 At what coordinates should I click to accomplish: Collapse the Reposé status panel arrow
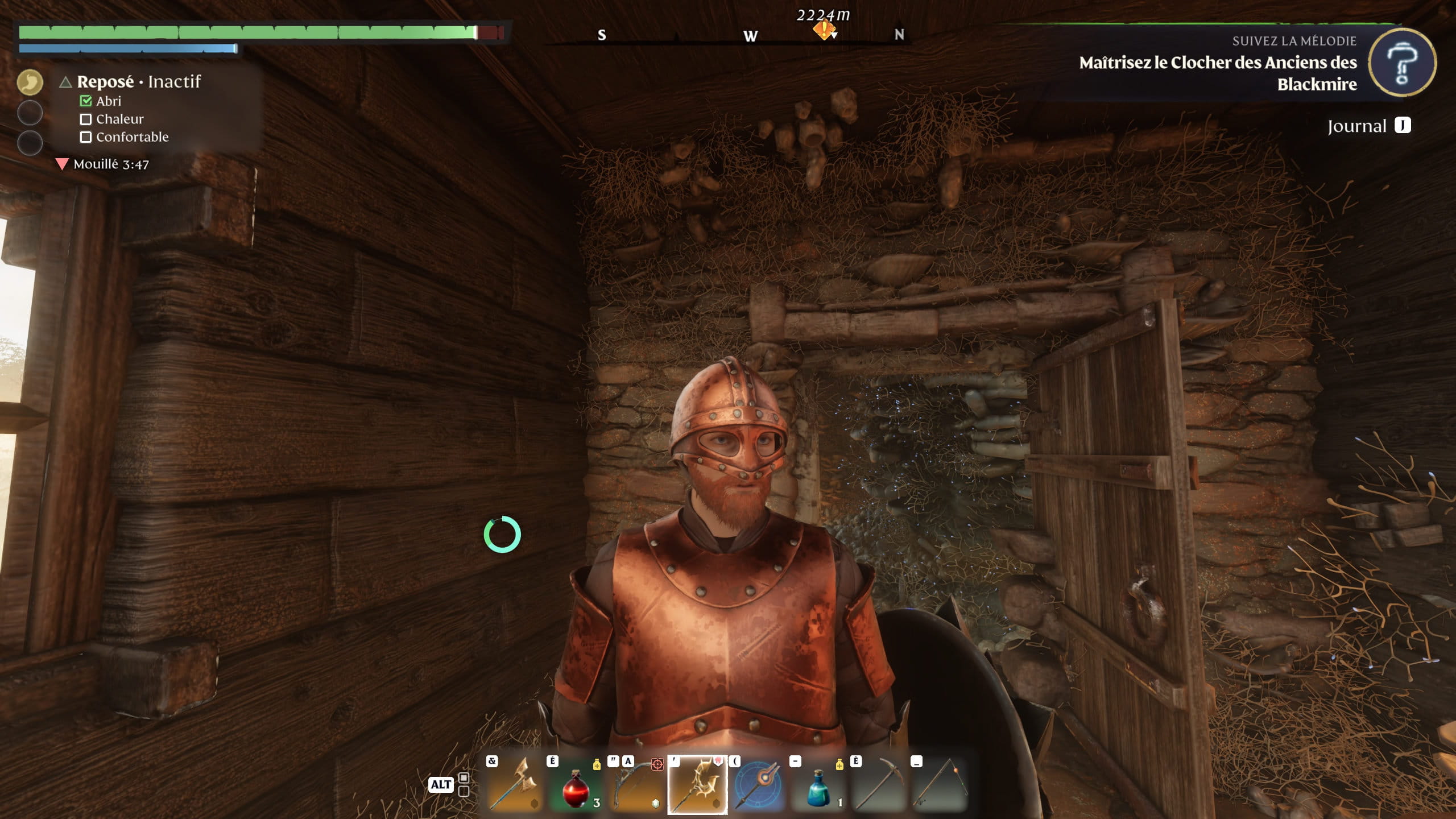[65, 82]
